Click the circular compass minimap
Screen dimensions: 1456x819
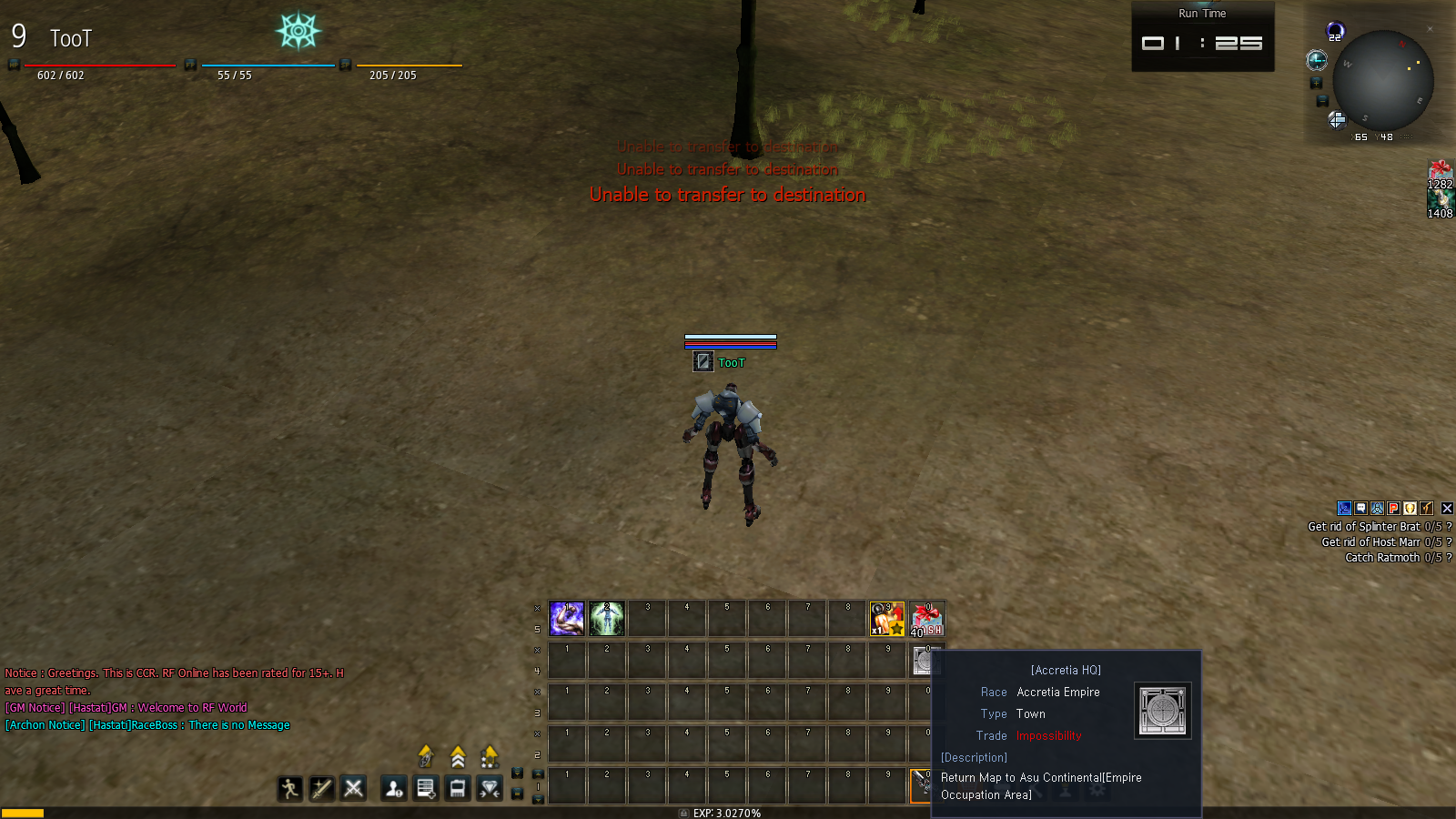[1383, 82]
